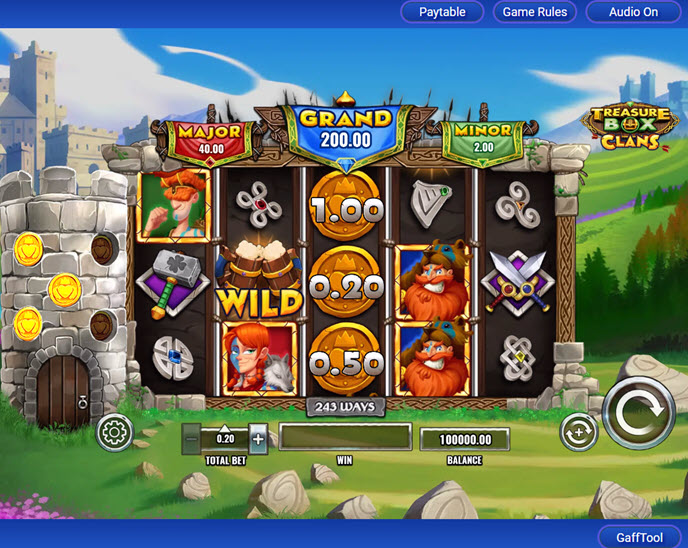Open the GaffTool panel

coord(639,537)
